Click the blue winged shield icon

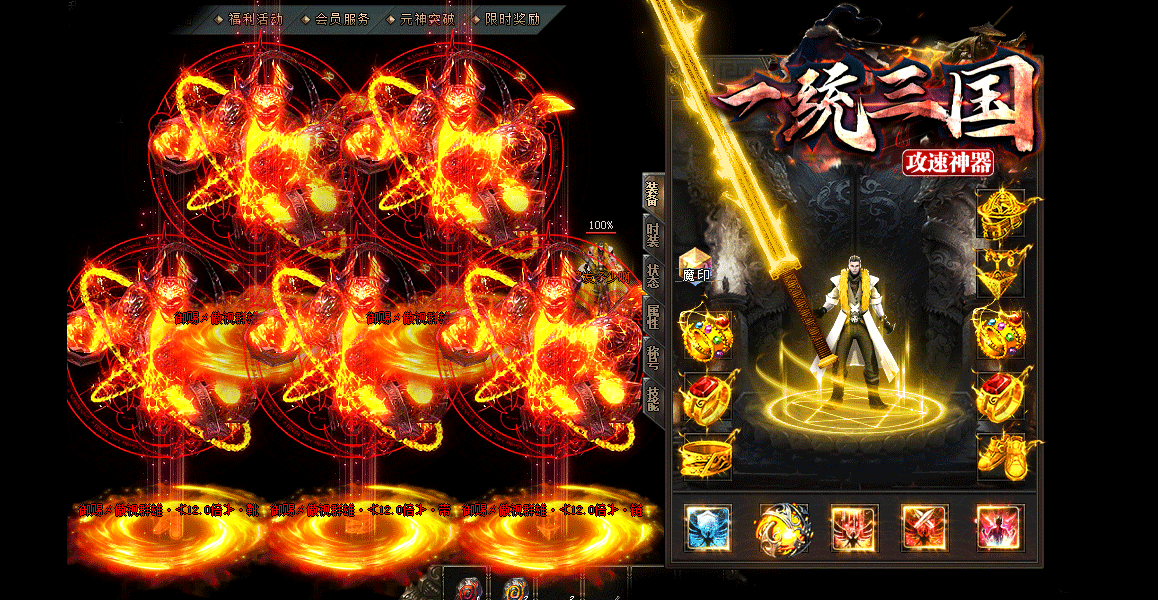708,527
